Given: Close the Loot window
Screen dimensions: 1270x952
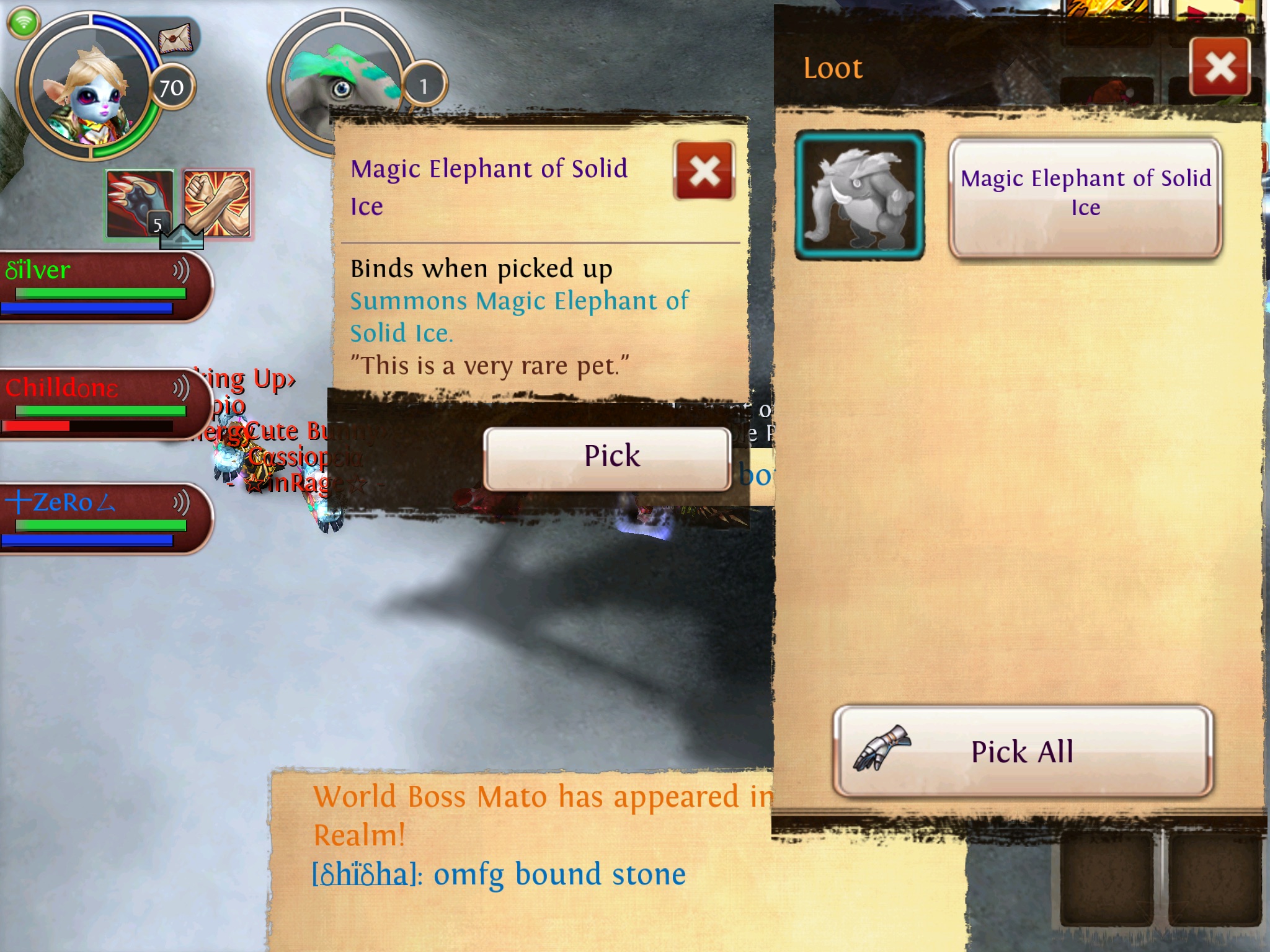Looking at the screenshot, I should pos(1220,67).
